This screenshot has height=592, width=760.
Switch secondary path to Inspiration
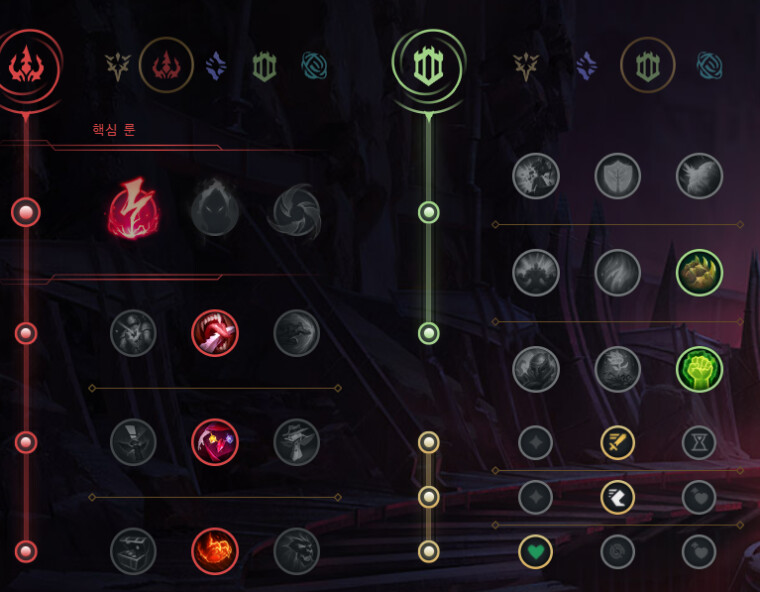[x=710, y=66]
